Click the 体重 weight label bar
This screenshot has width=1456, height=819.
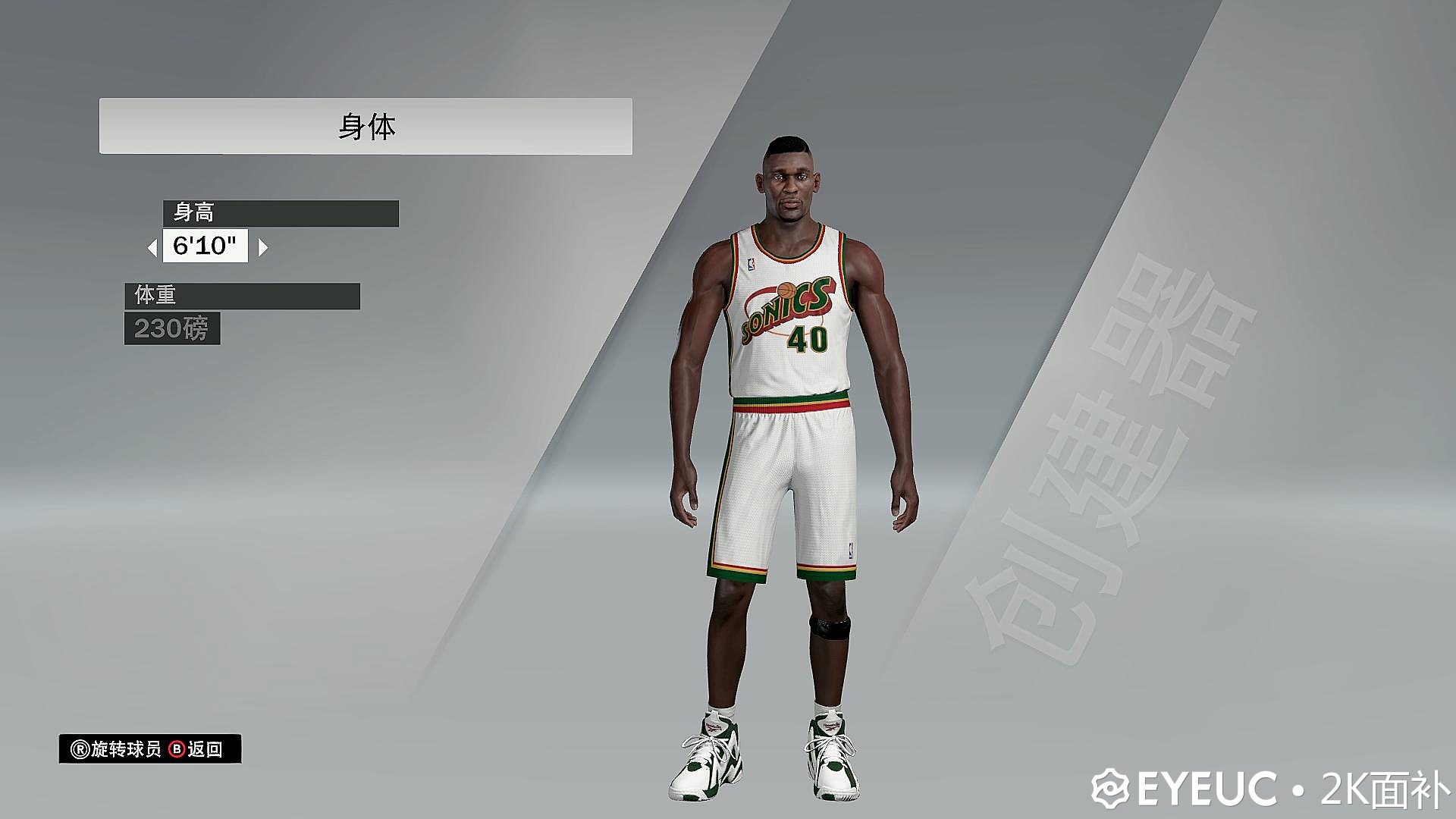tap(243, 297)
